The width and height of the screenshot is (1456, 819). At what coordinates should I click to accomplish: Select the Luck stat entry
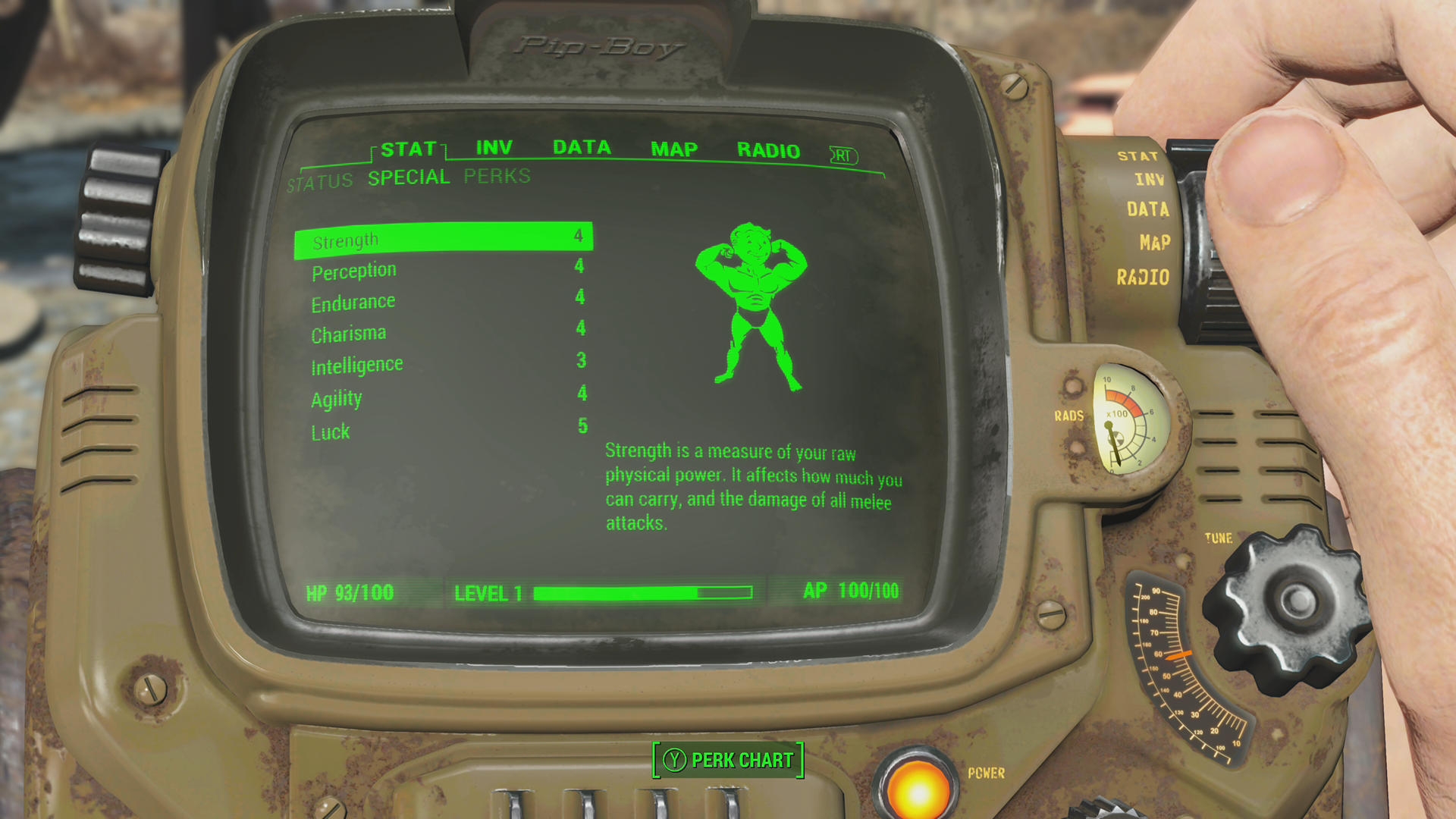pos(330,431)
